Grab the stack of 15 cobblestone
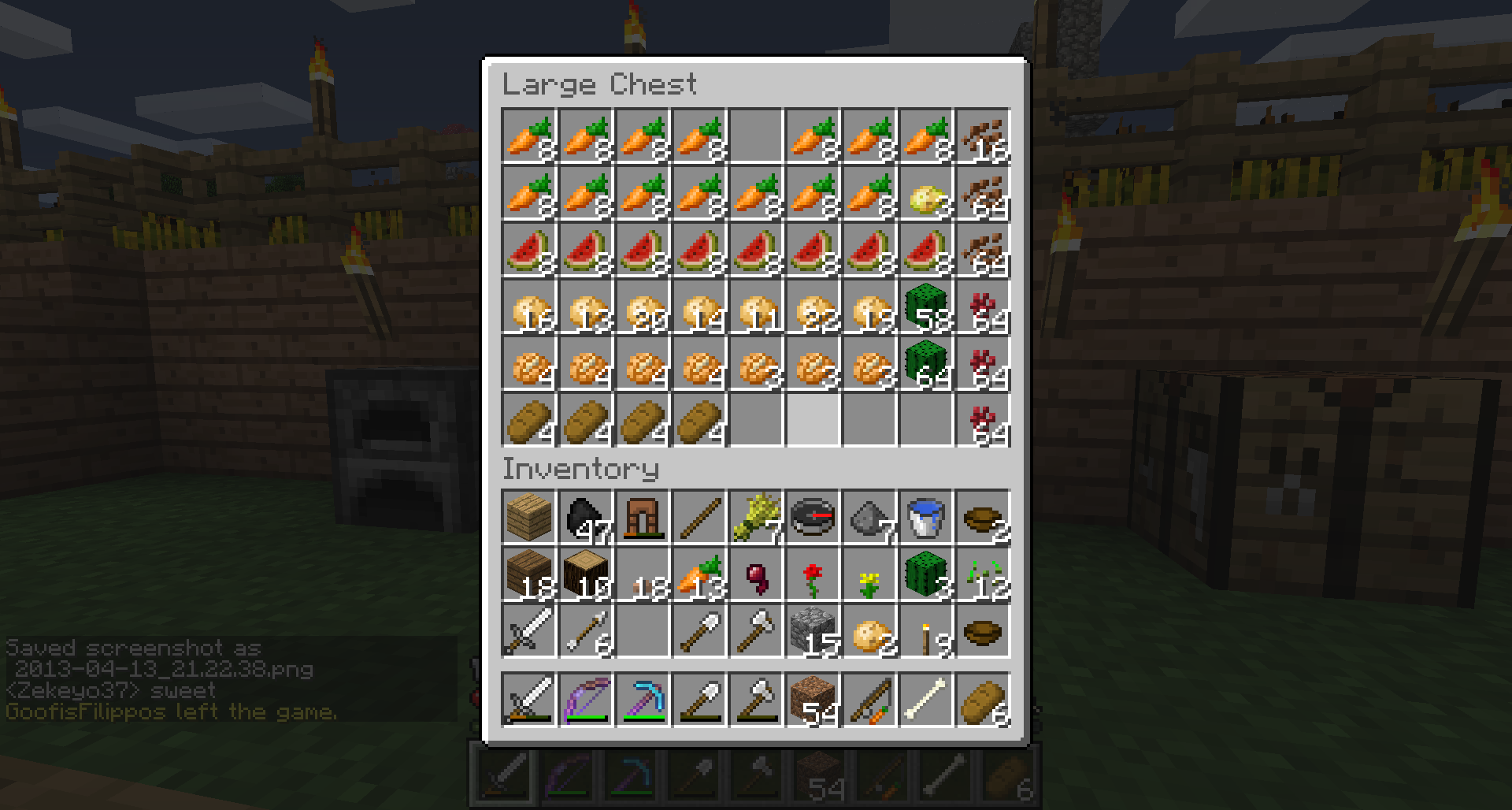Image resolution: width=1512 pixels, height=810 pixels. (813, 632)
